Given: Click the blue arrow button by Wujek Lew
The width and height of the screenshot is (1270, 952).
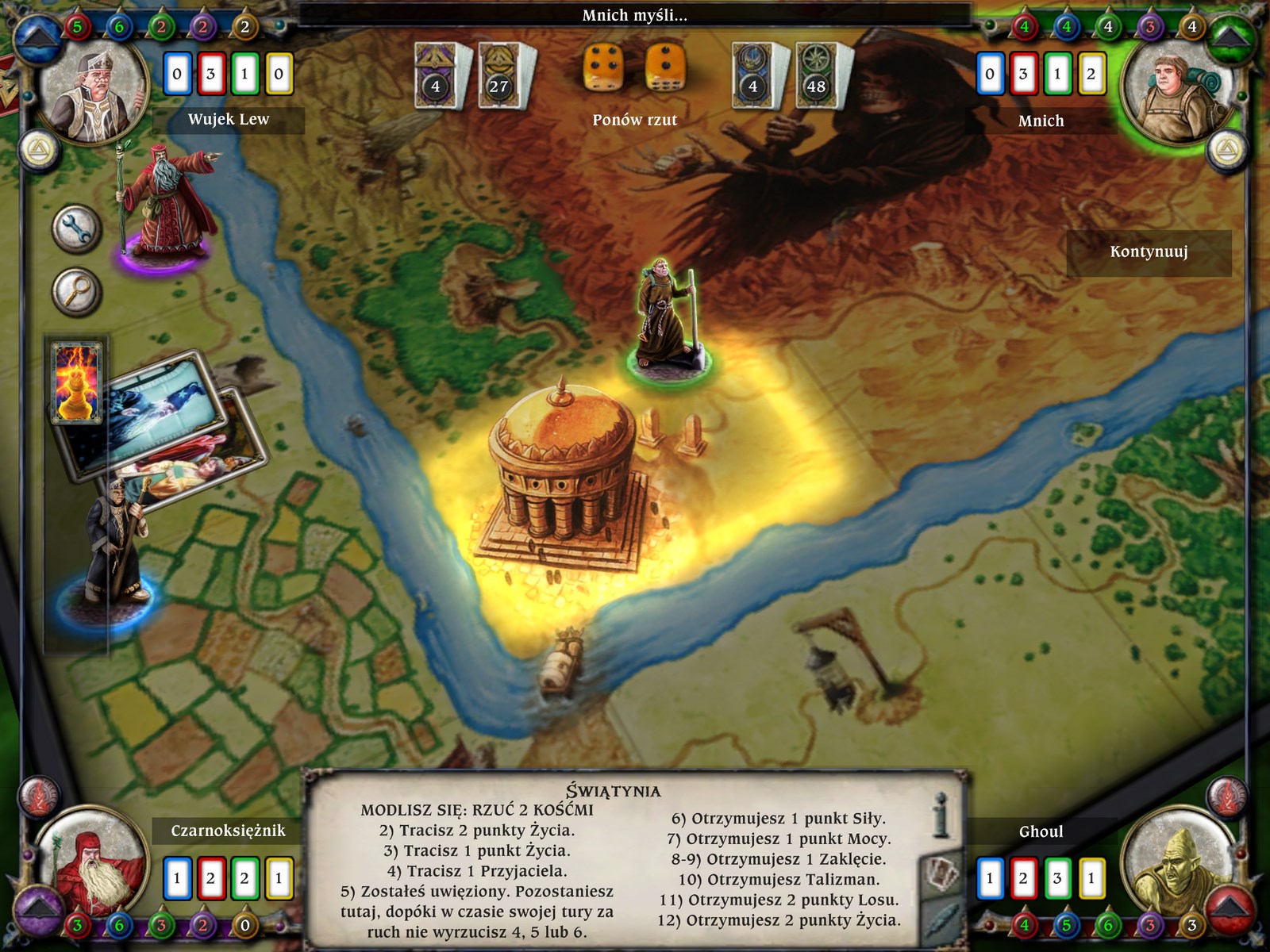Looking at the screenshot, I should point(37,40).
